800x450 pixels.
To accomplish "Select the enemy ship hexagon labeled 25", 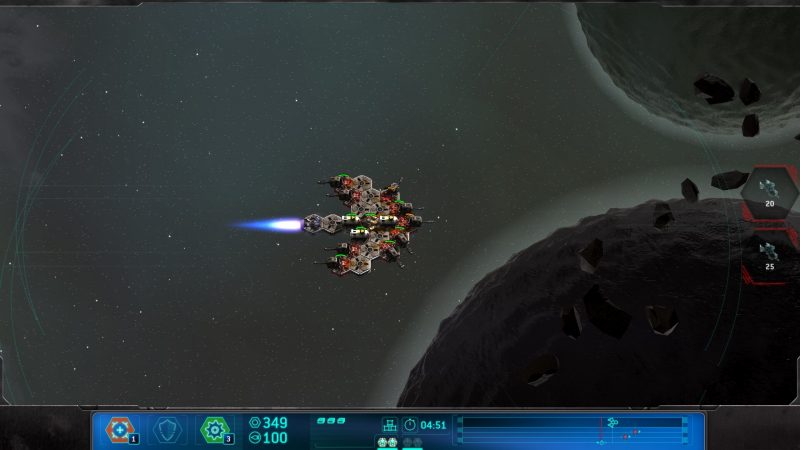I will [769, 254].
